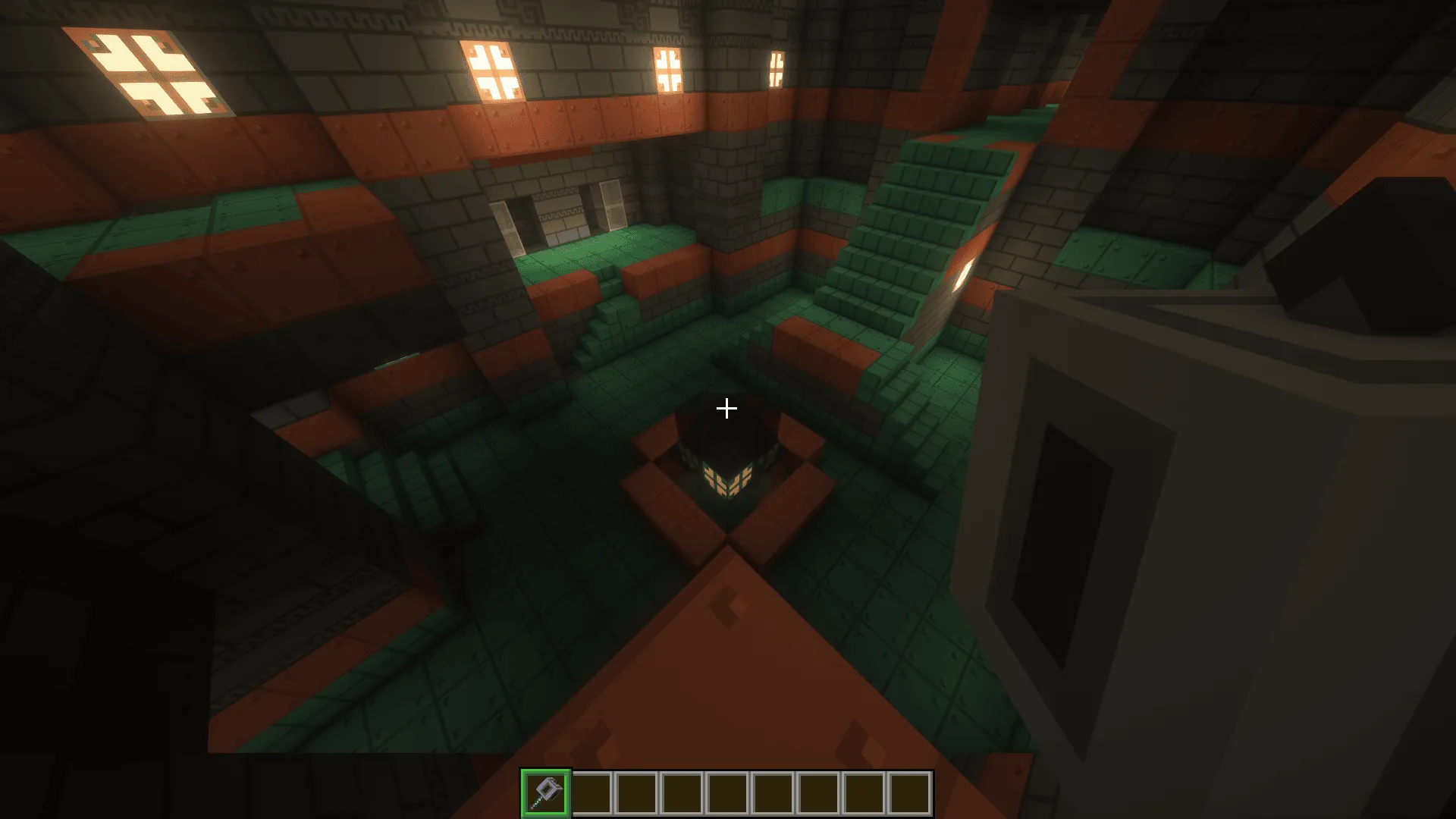
Task: Select the middle hotbar slot
Action: tap(730, 791)
